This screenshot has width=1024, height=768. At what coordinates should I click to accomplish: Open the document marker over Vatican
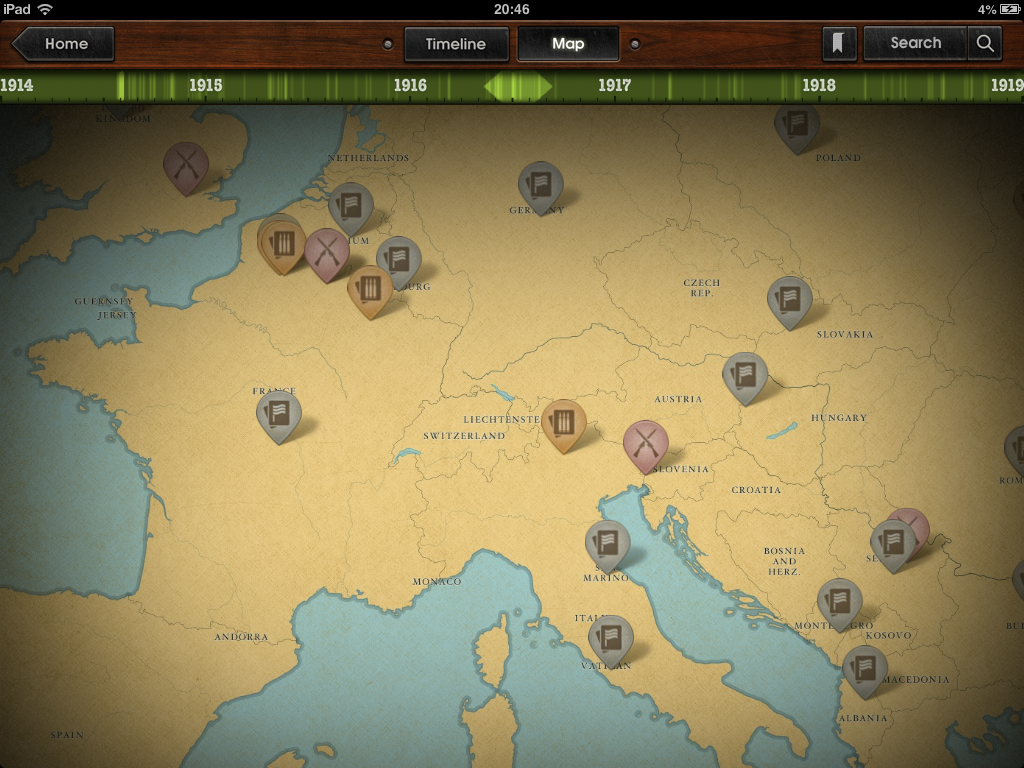610,636
